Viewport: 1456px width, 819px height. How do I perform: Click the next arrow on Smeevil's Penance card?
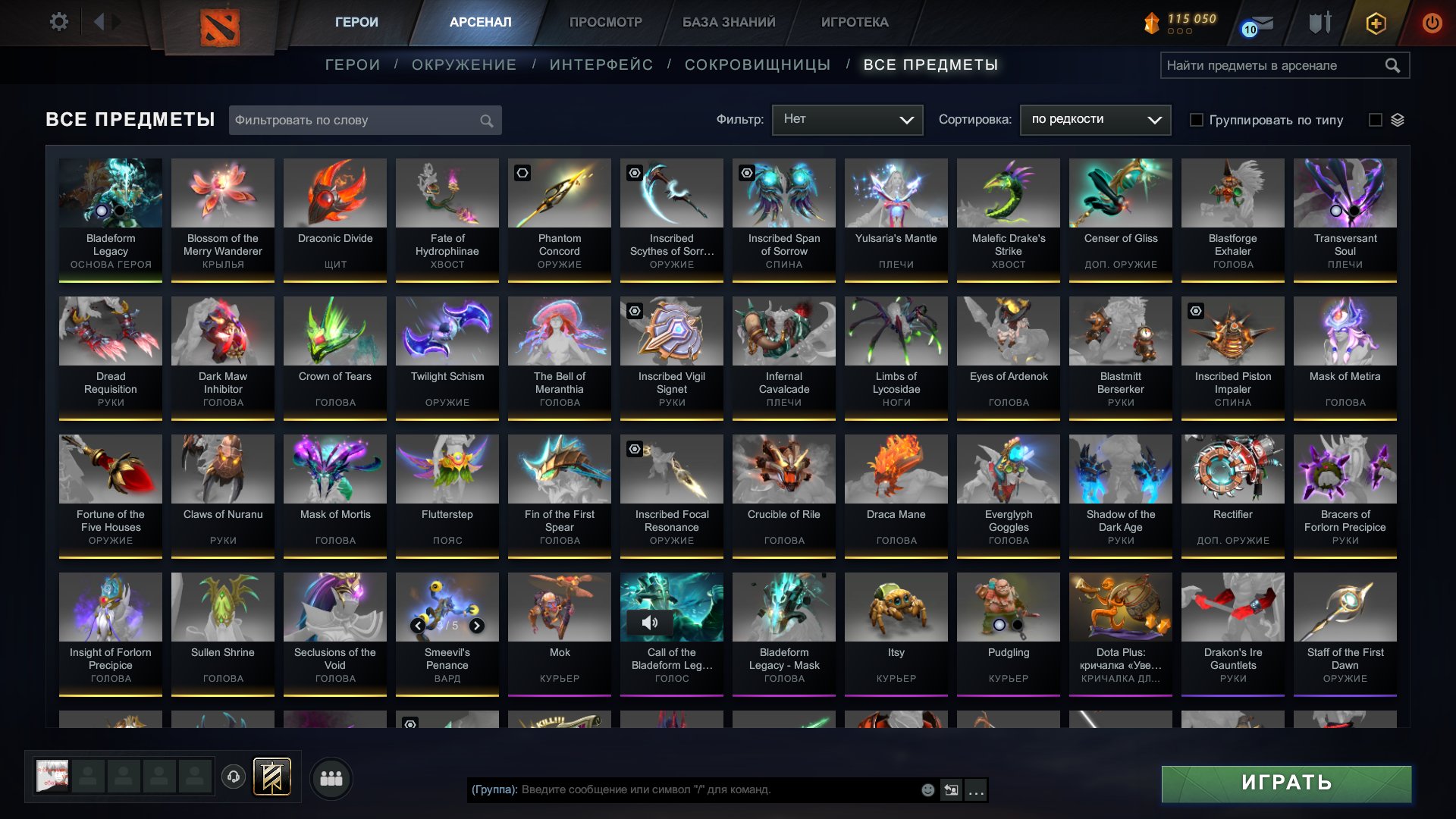[477, 626]
